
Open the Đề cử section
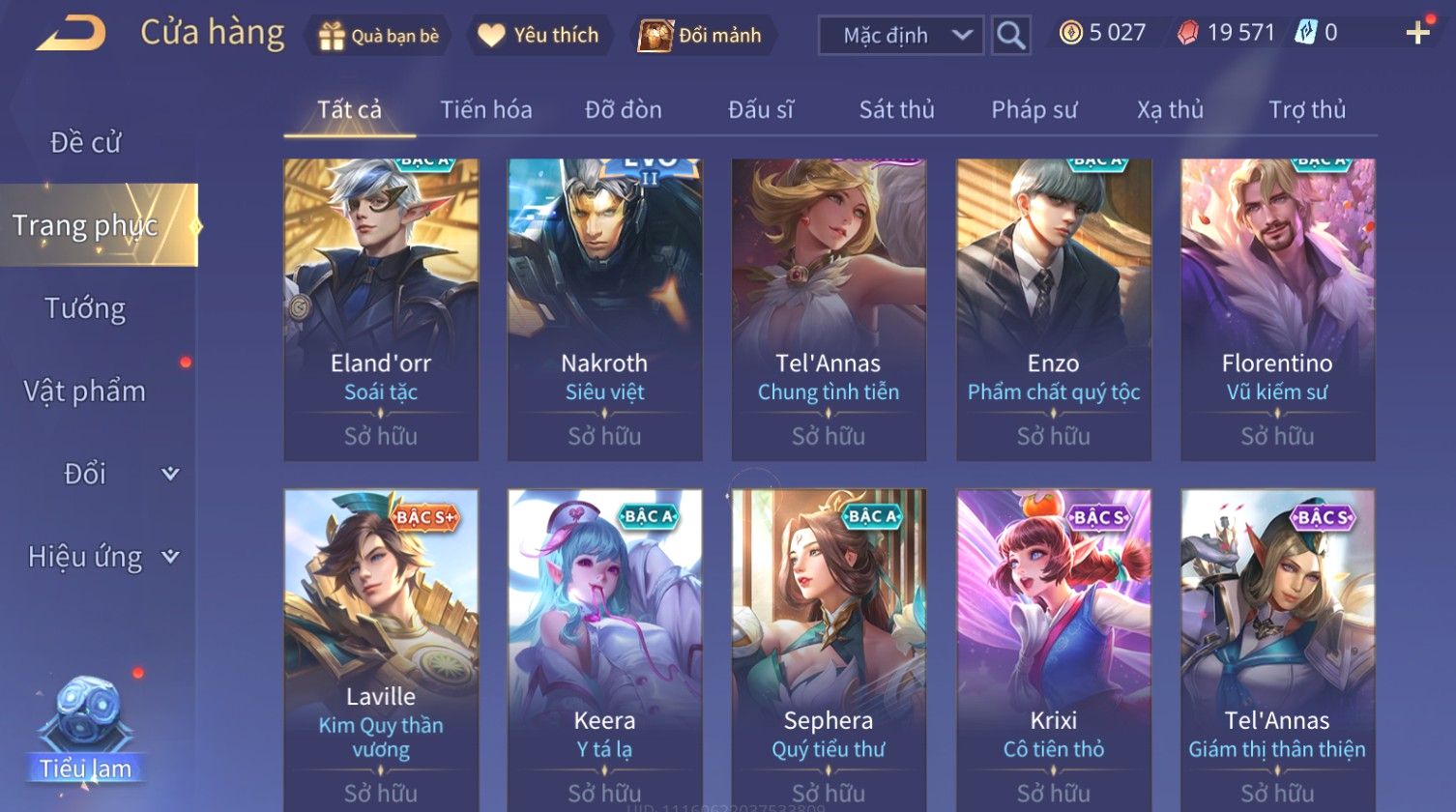coord(85,142)
